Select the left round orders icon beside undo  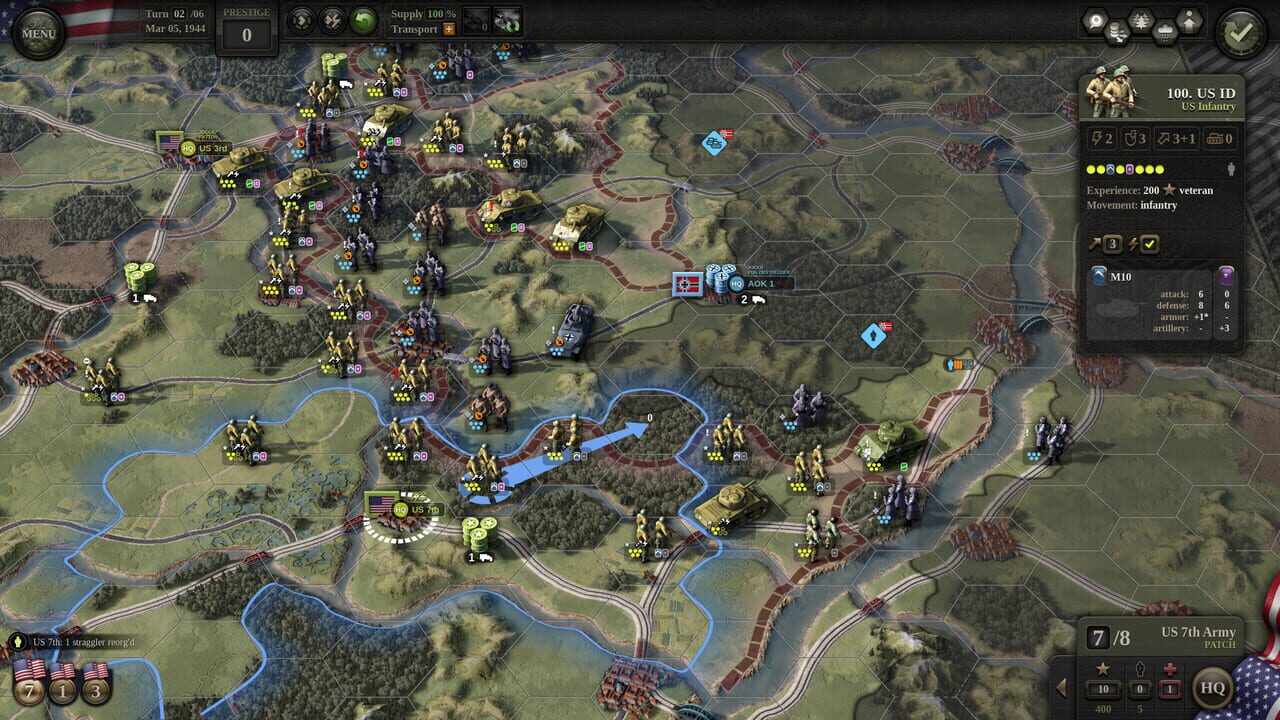click(300, 18)
